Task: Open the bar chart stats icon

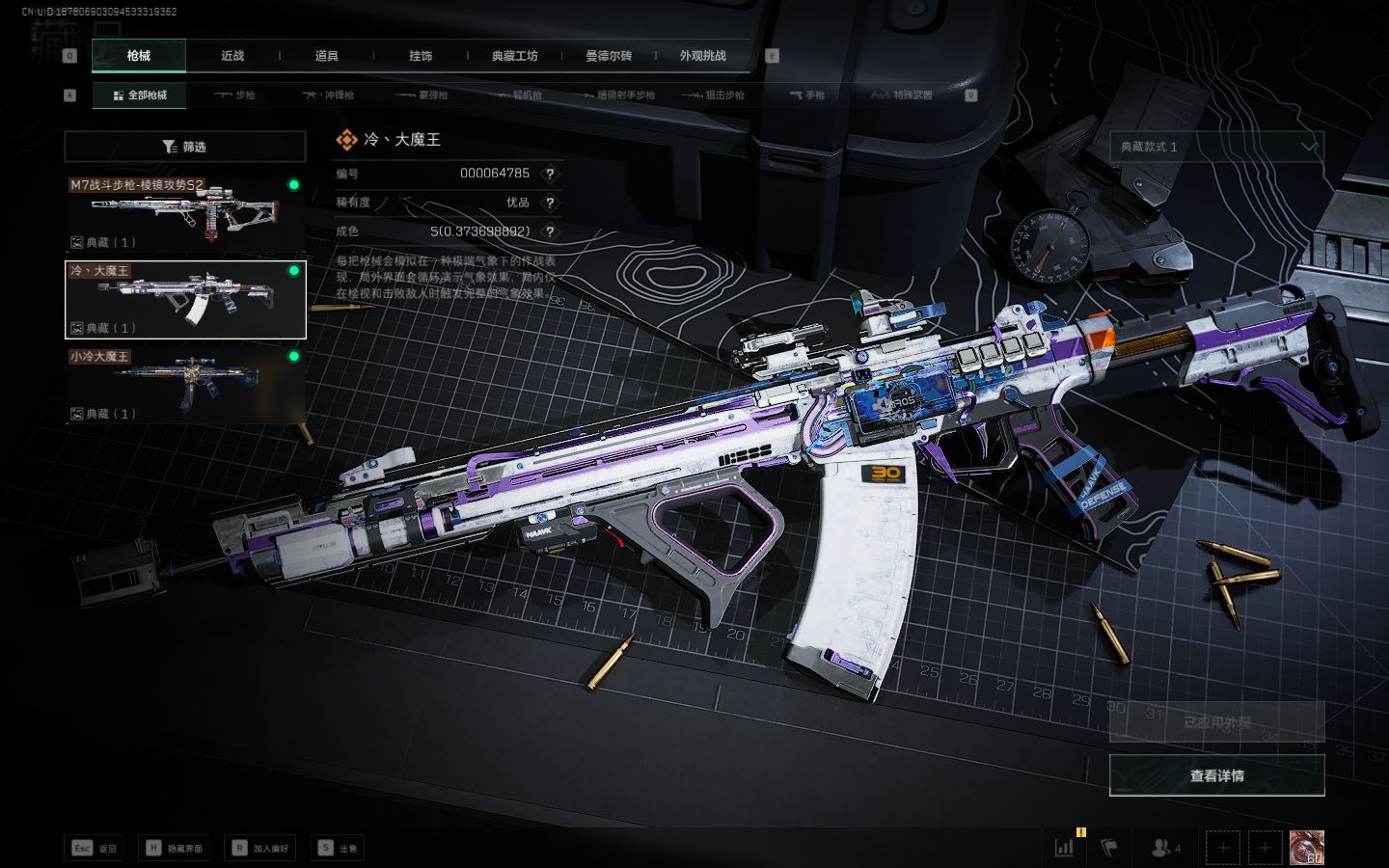Action: pyautogui.click(x=1065, y=848)
